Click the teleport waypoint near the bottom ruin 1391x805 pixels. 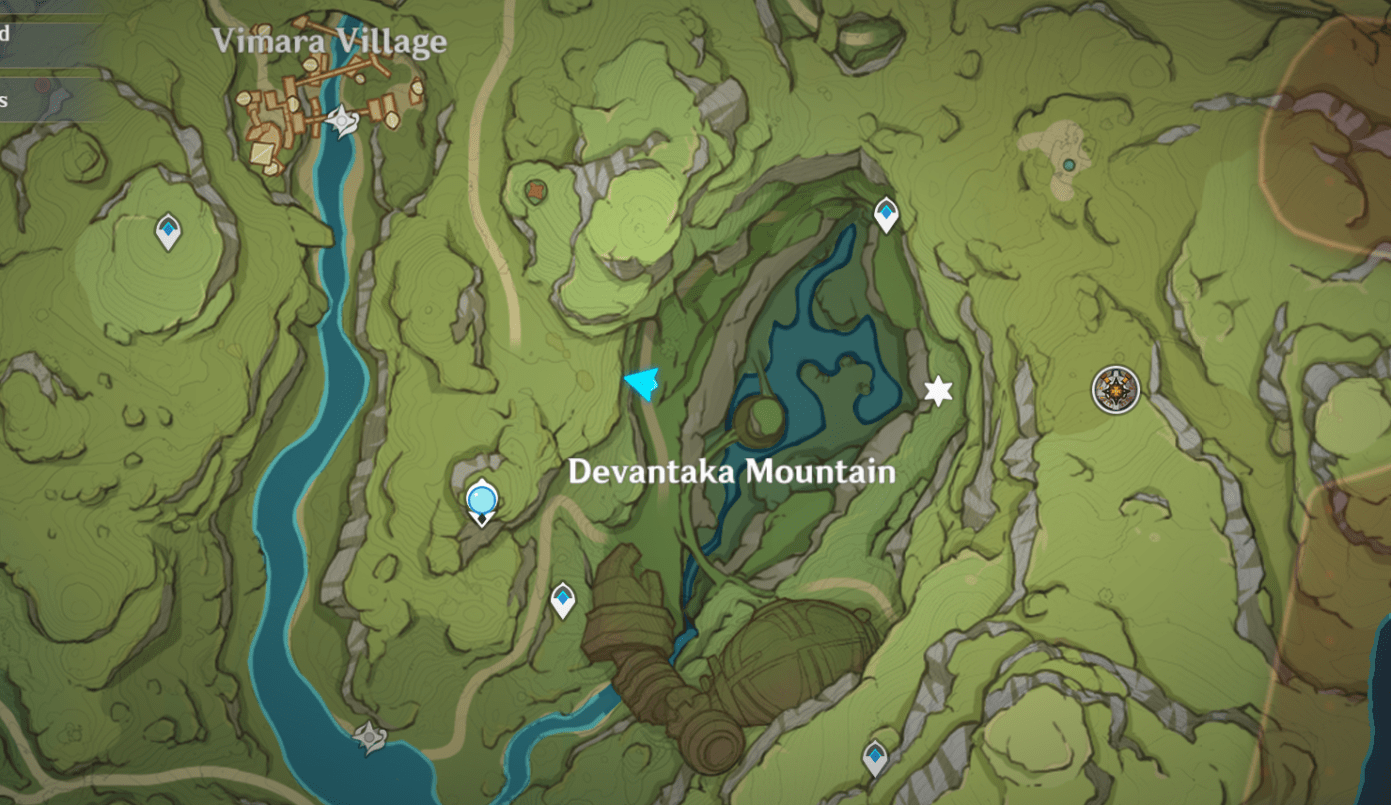876,758
